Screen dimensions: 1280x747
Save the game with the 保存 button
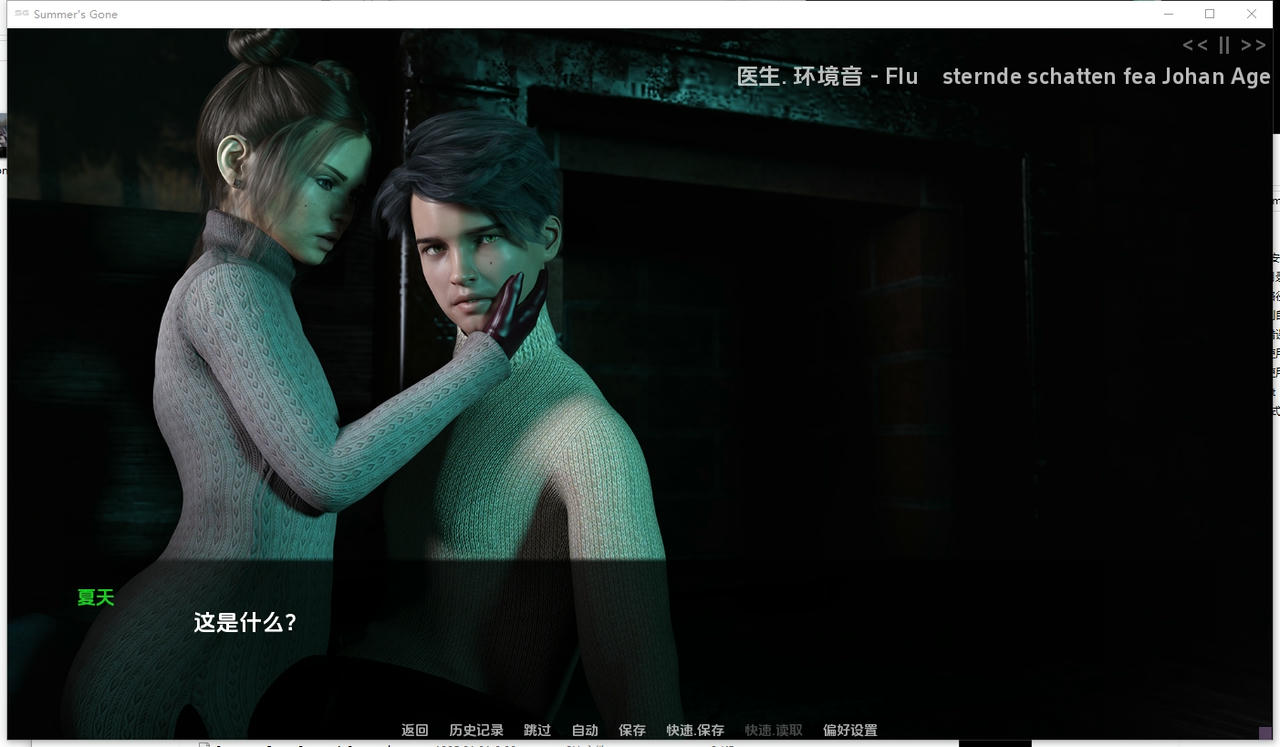(632, 730)
